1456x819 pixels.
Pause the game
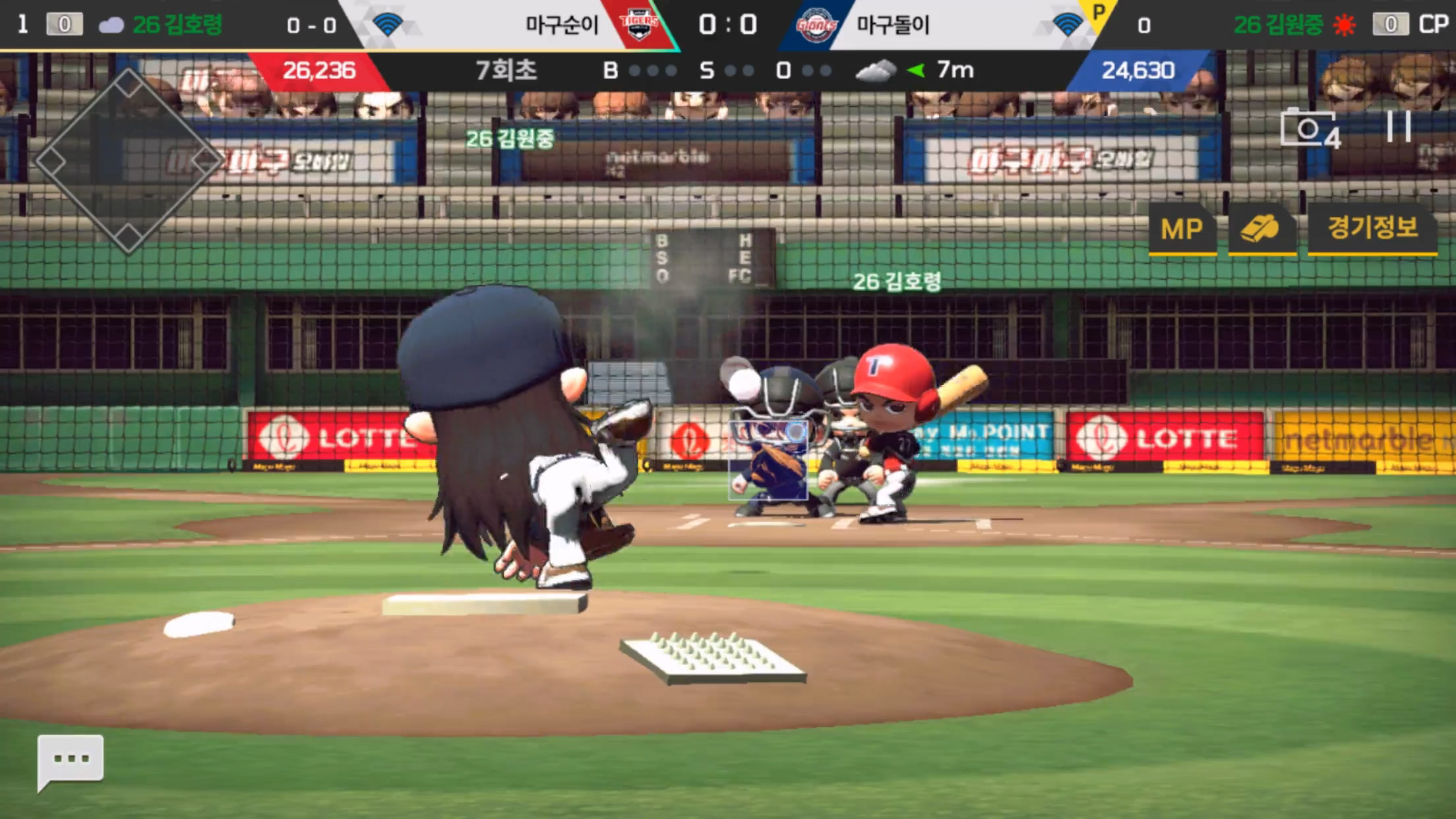point(1398,127)
